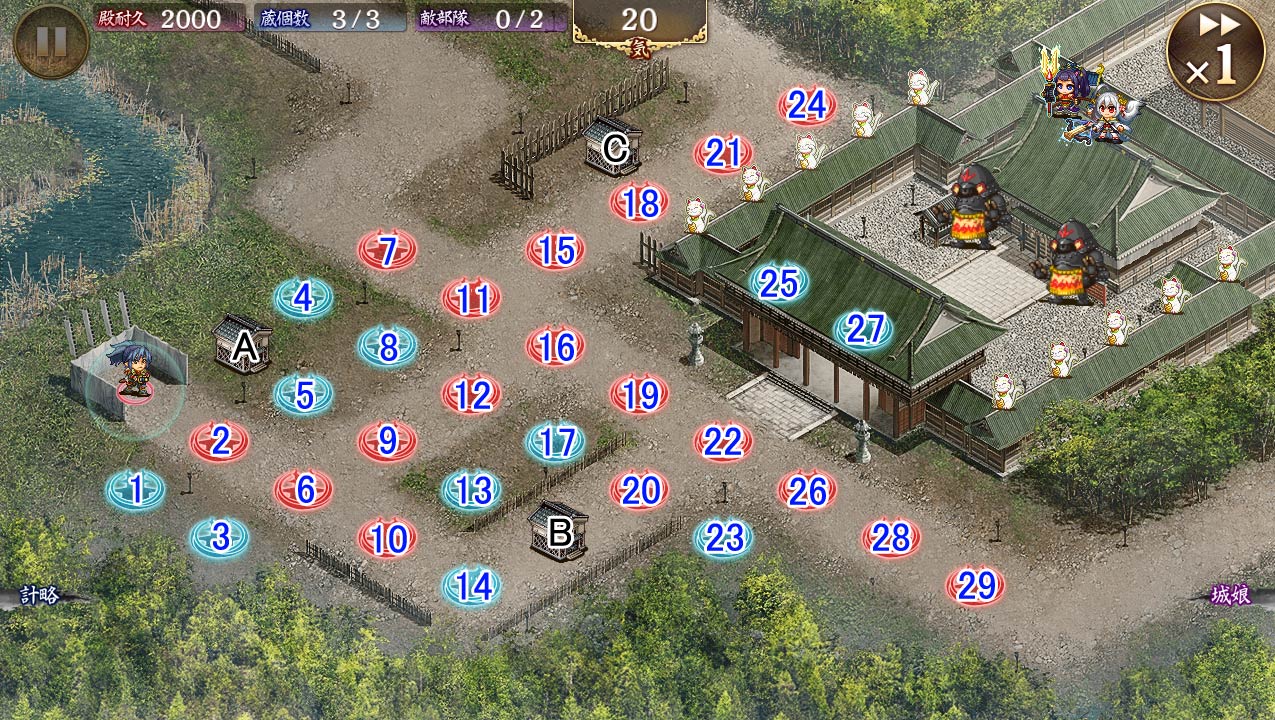Choose red deployment tile 21
Screen dimensions: 1275x720
pyautogui.click(x=723, y=153)
